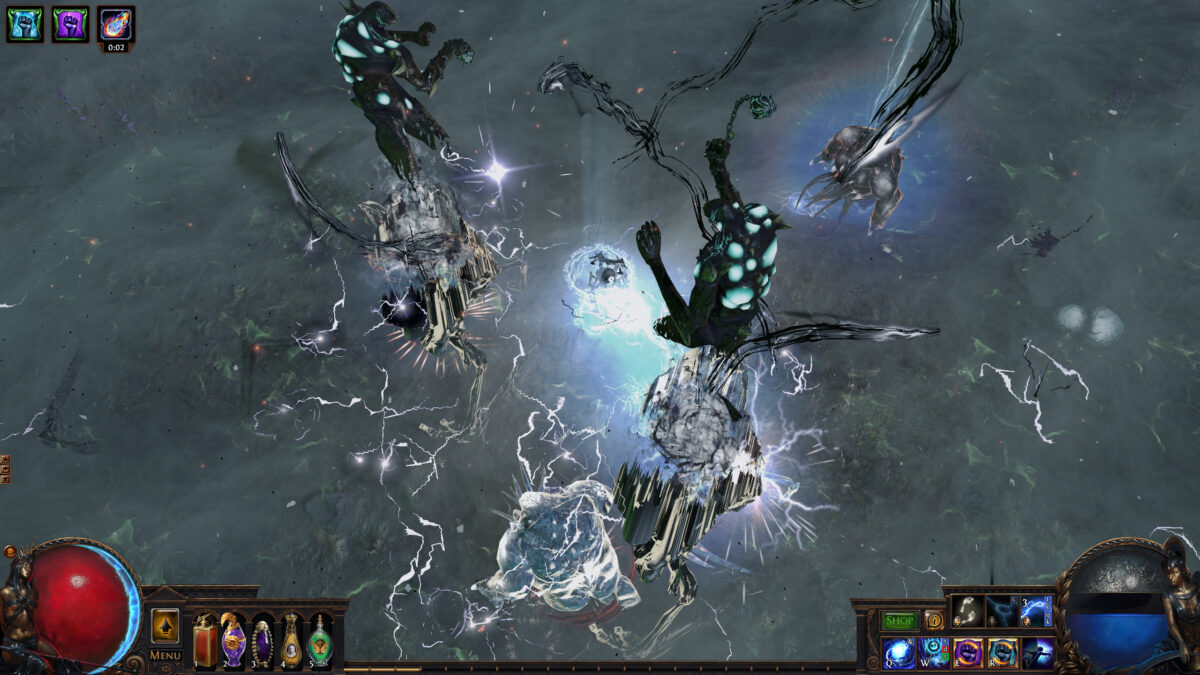Activate the blue ring skill on W

click(x=933, y=652)
